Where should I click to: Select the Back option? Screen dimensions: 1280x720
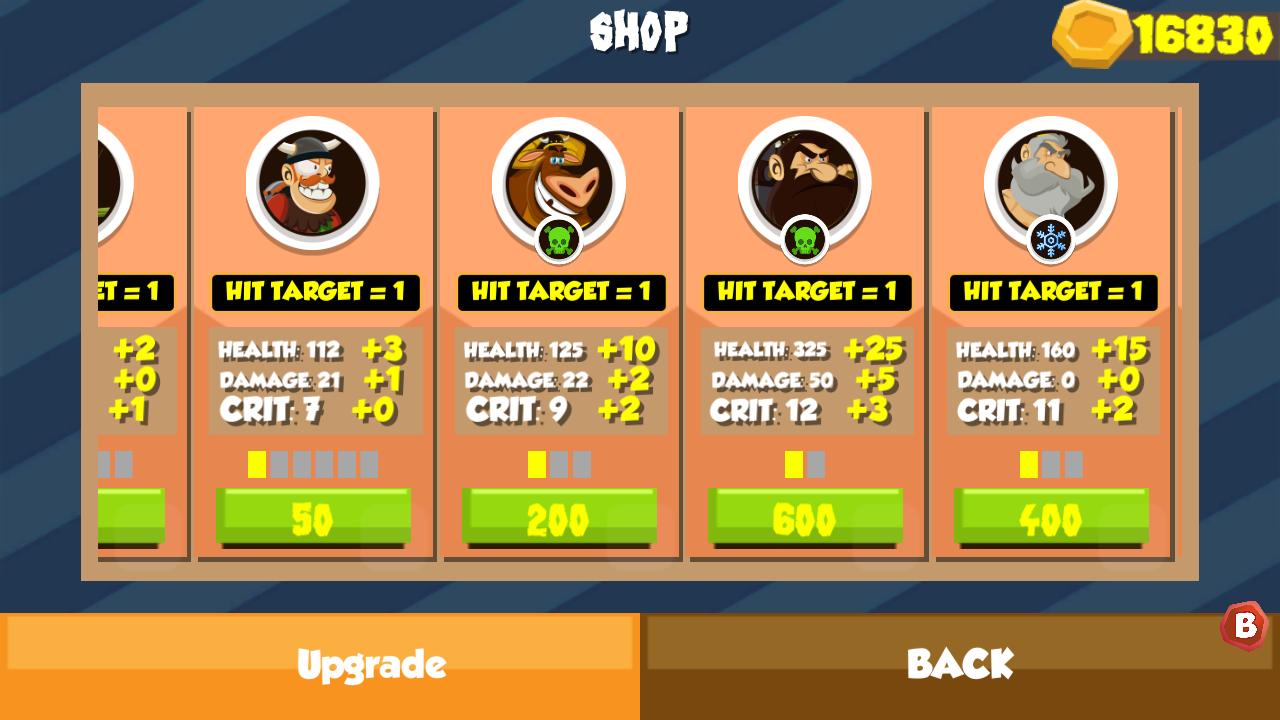960,662
